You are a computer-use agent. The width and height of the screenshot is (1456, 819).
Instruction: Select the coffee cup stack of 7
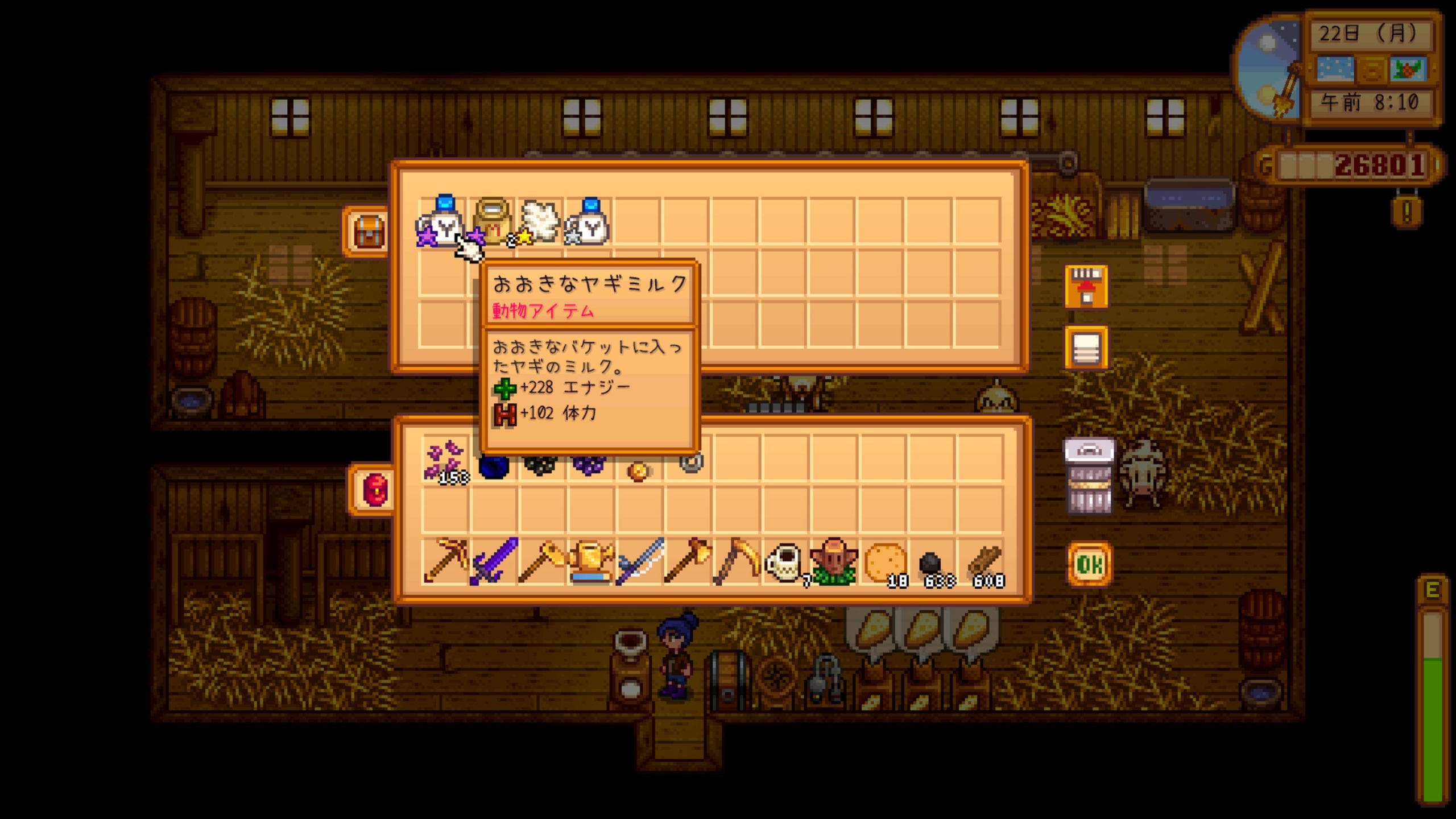[785, 561]
